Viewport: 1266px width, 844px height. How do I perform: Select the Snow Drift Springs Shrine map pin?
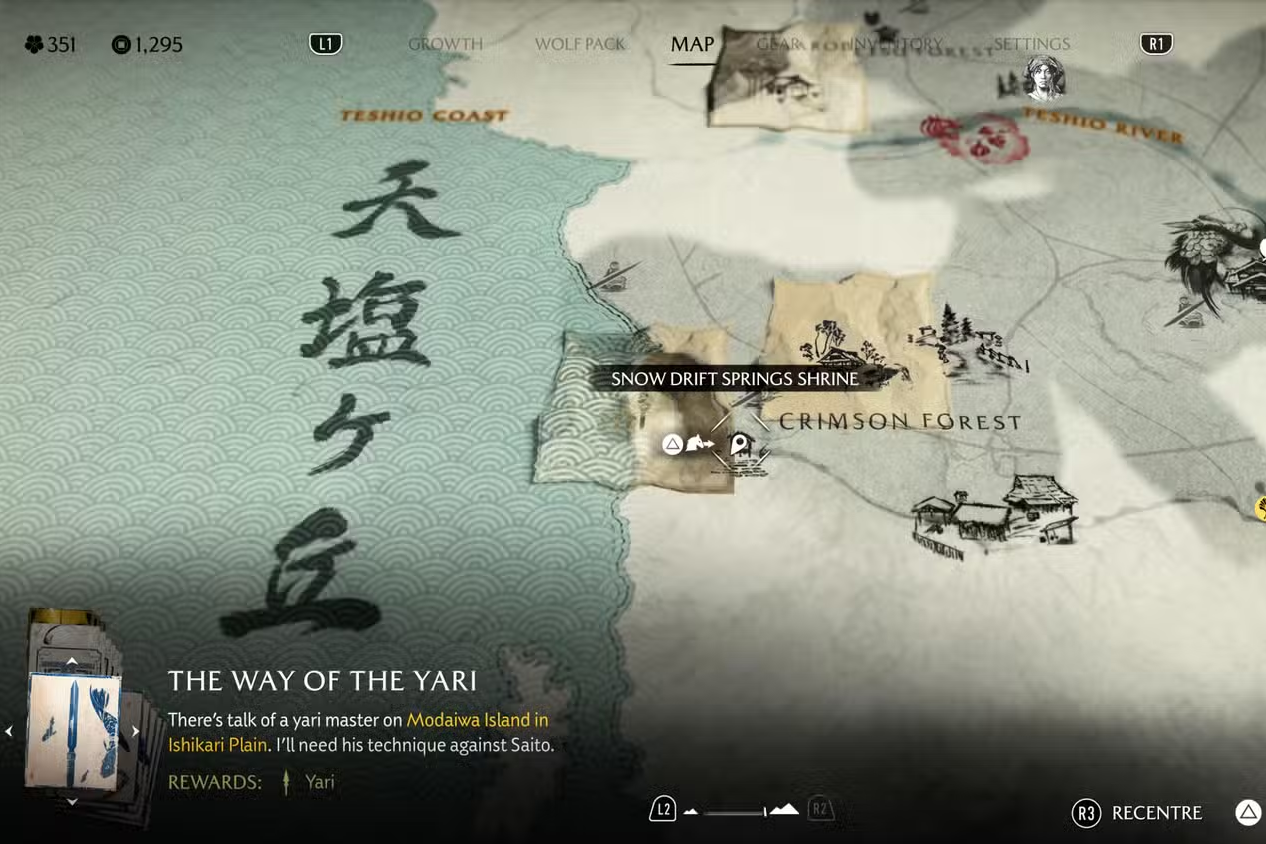coord(739,444)
